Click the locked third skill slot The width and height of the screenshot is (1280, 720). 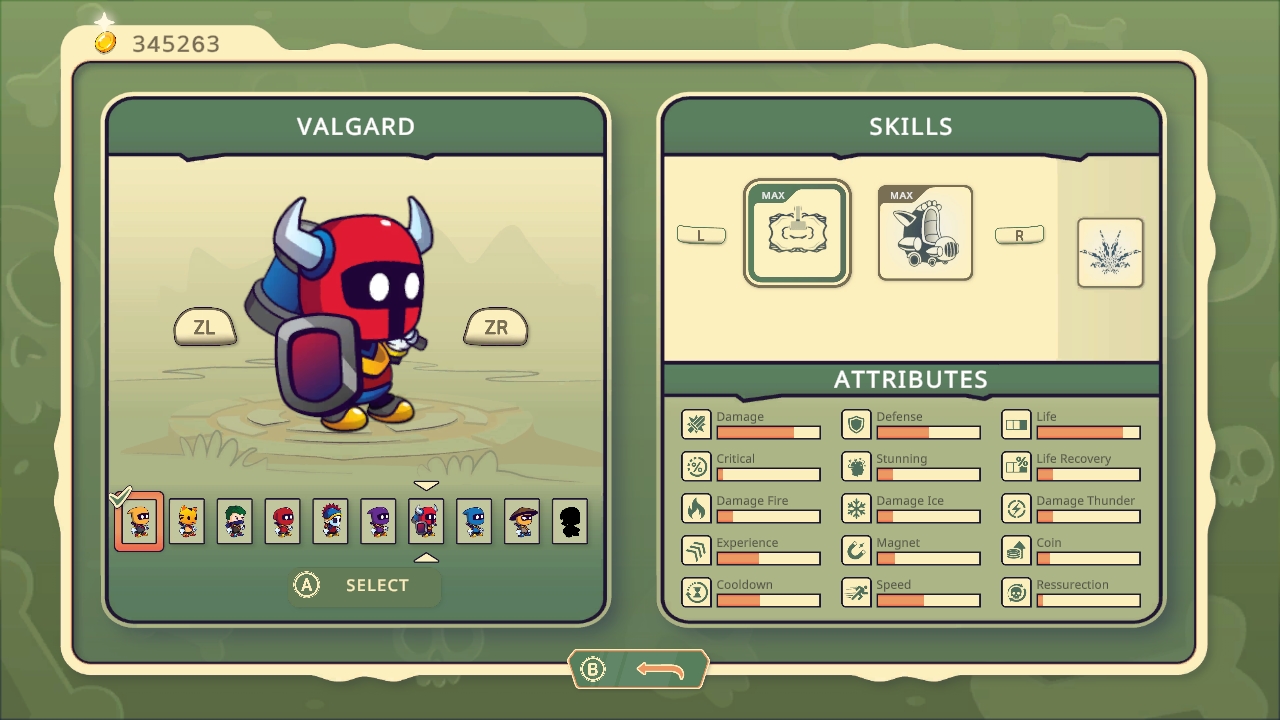1110,252
